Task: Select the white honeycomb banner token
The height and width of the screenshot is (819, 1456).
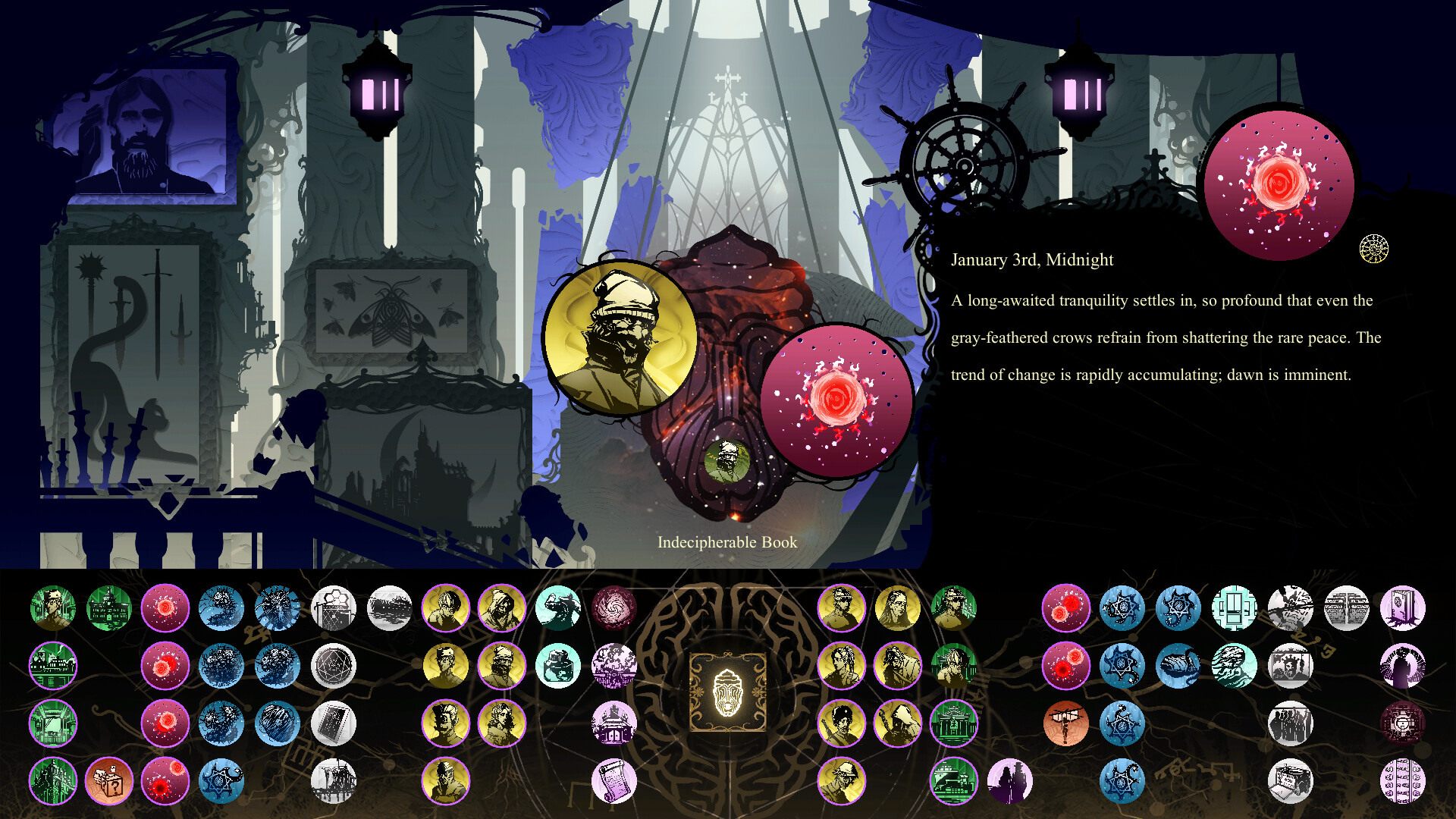Action: pyautogui.click(x=333, y=608)
